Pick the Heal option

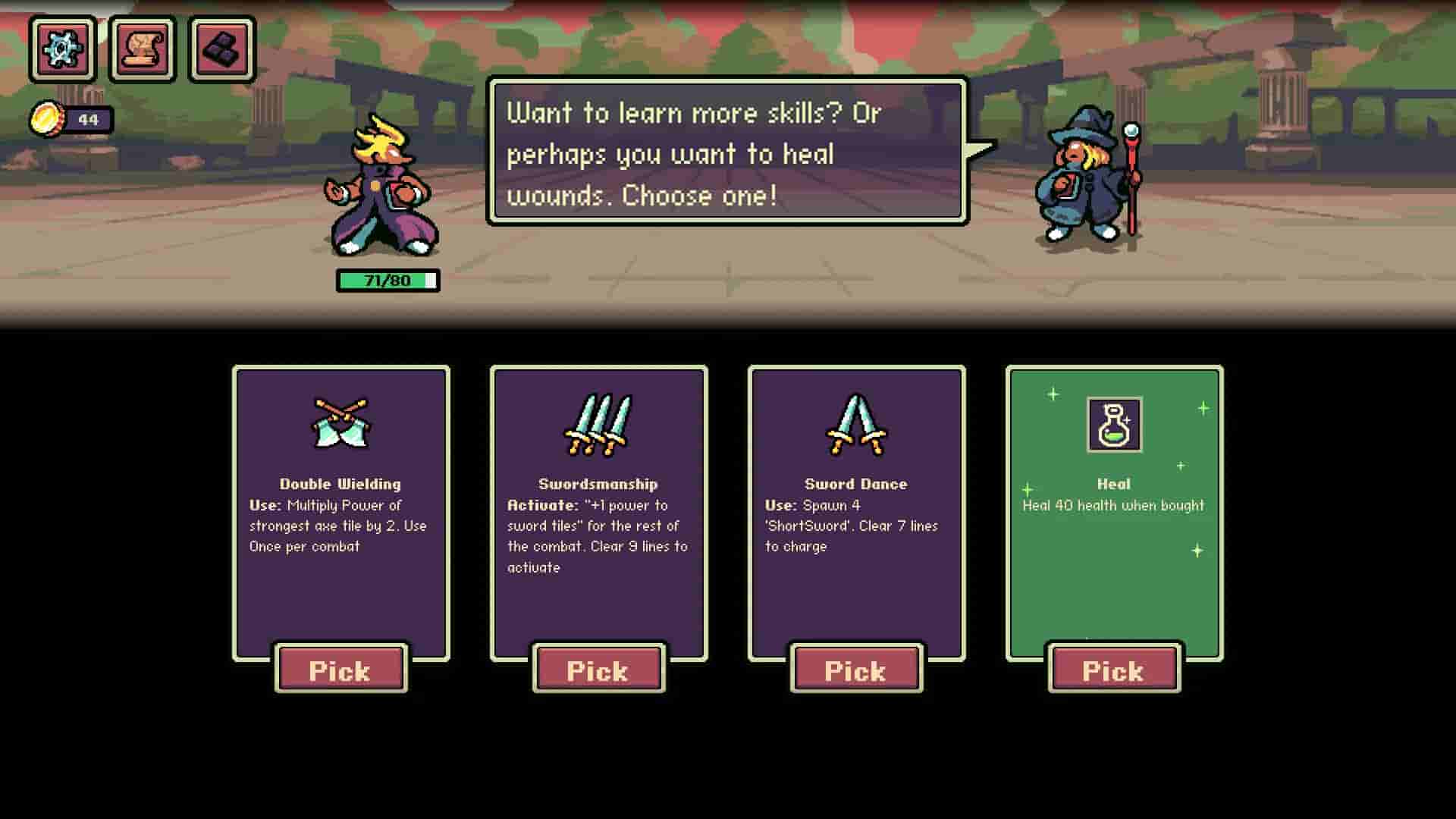[x=1113, y=670]
